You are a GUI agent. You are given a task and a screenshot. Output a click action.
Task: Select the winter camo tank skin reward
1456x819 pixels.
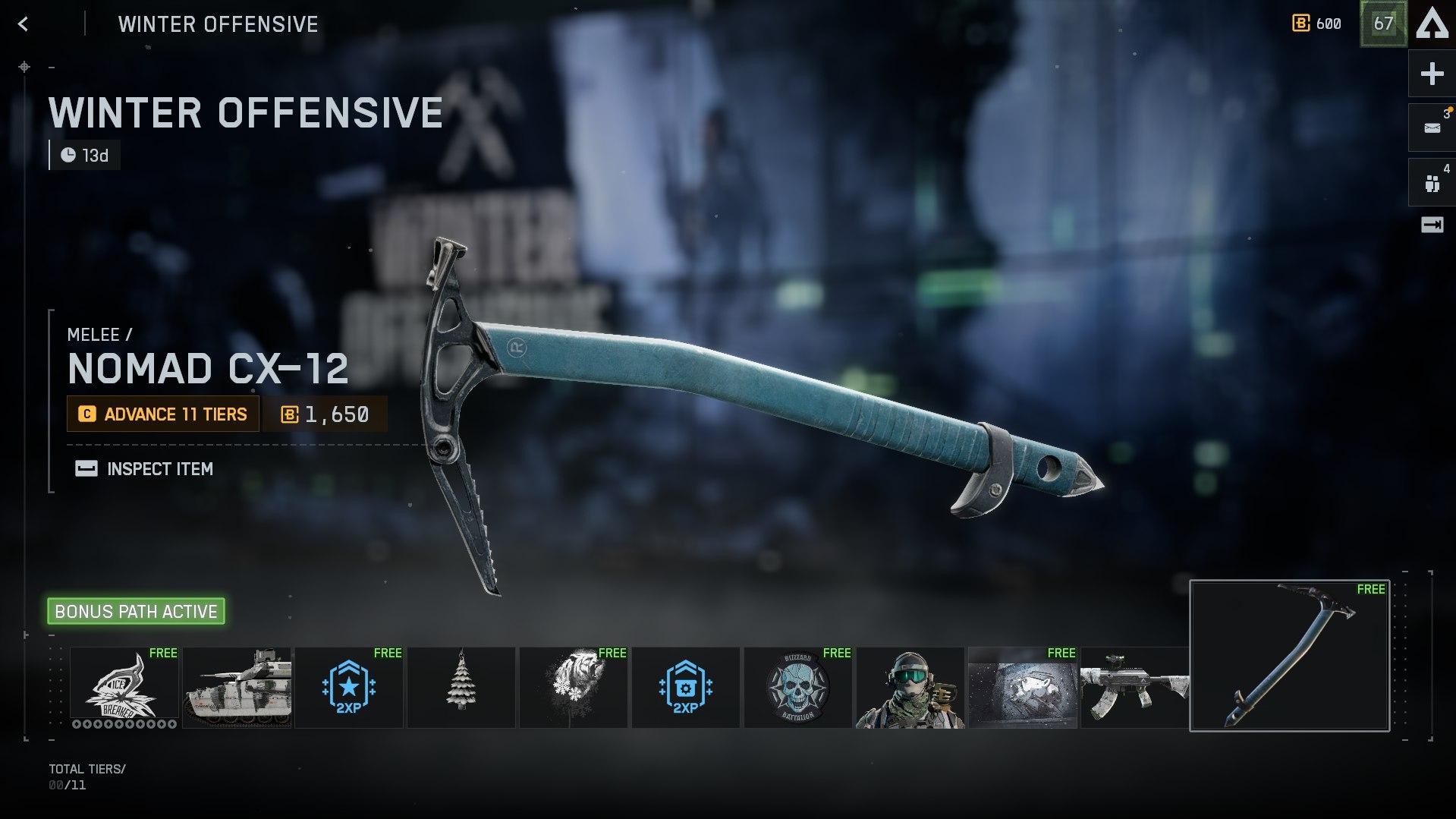click(237, 687)
